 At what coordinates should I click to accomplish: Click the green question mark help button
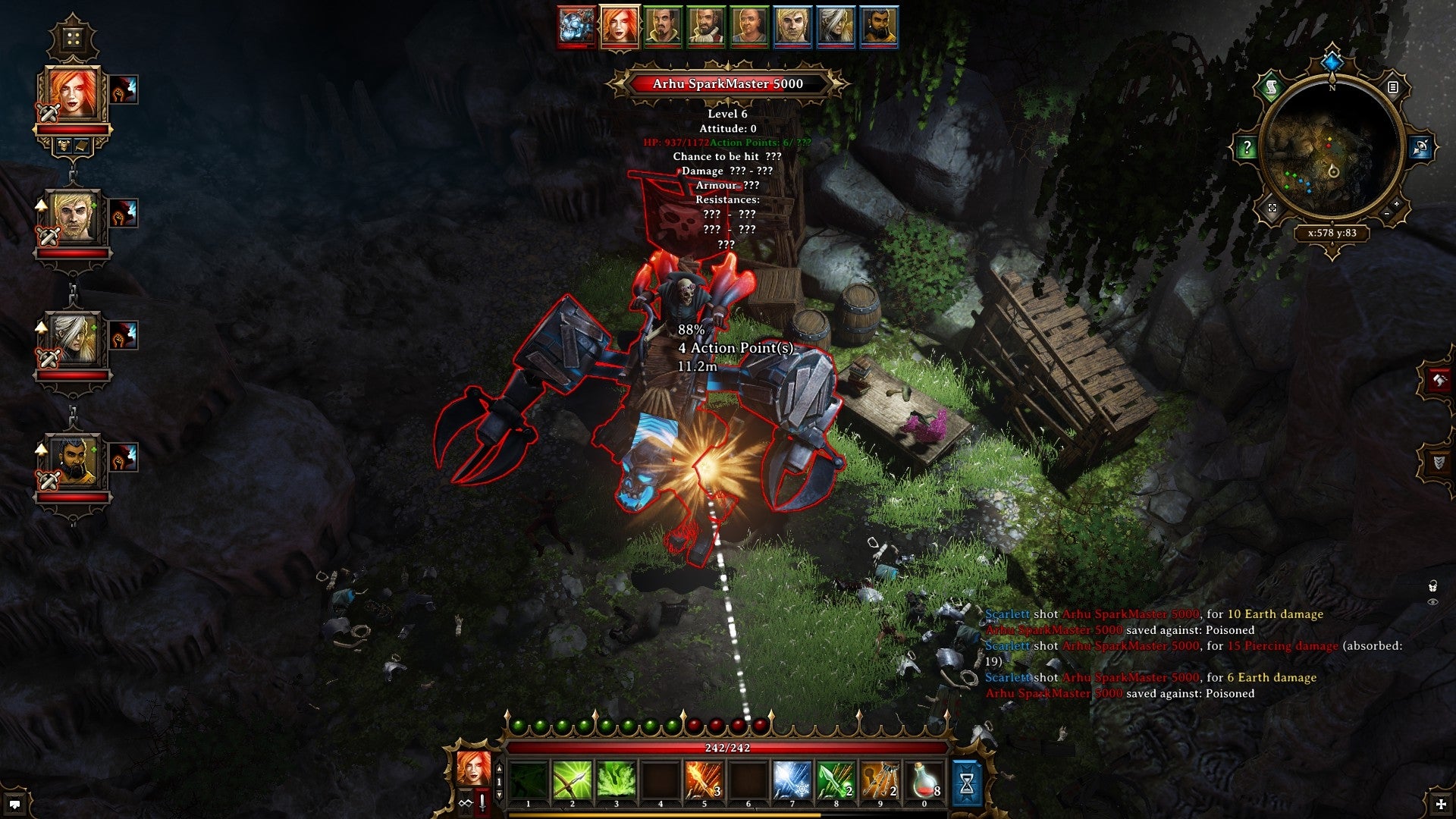pyautogui.click(x=1247, y=148)
